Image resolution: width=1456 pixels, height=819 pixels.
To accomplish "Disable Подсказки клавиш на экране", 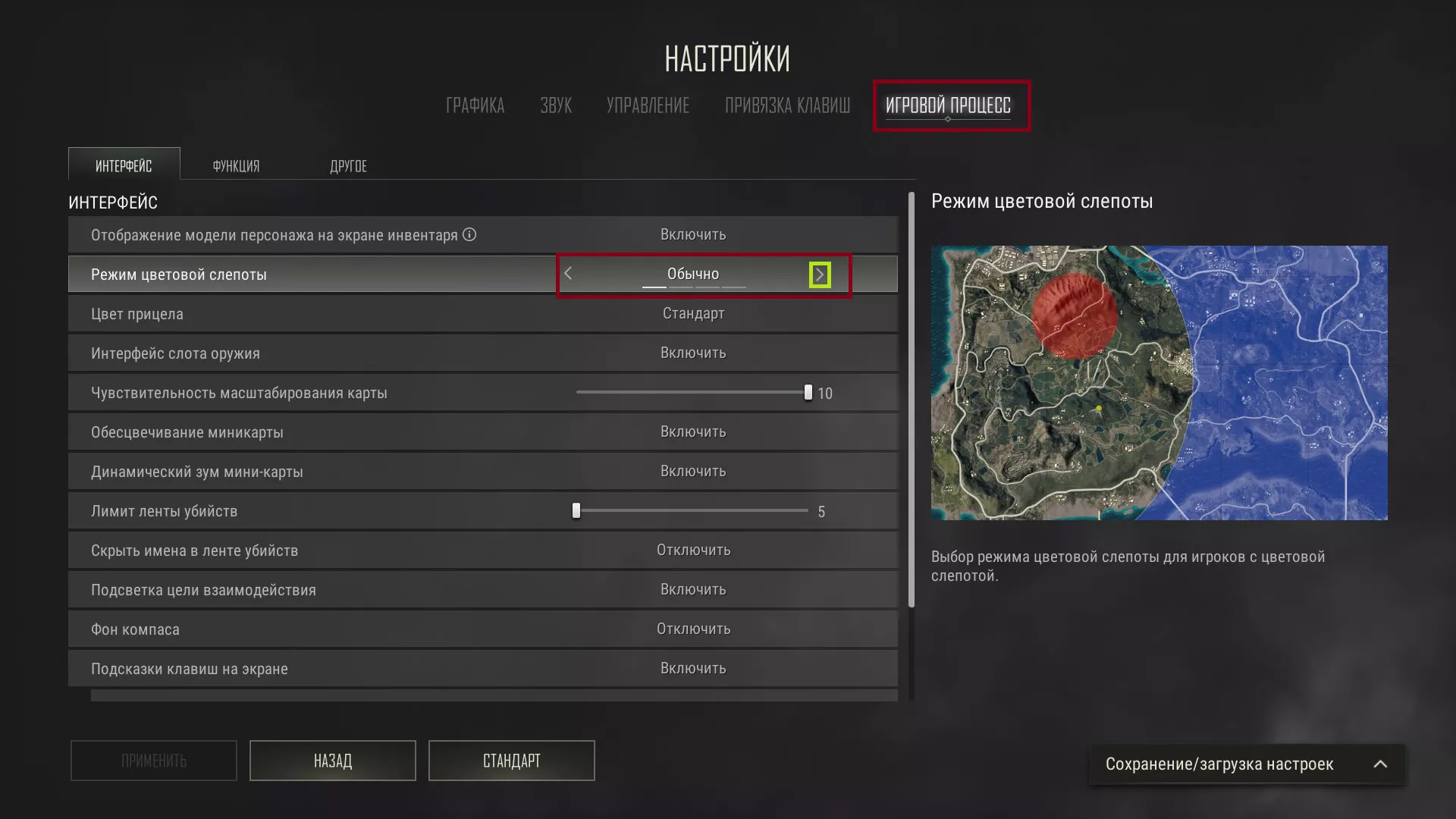I will click(693, 668).
